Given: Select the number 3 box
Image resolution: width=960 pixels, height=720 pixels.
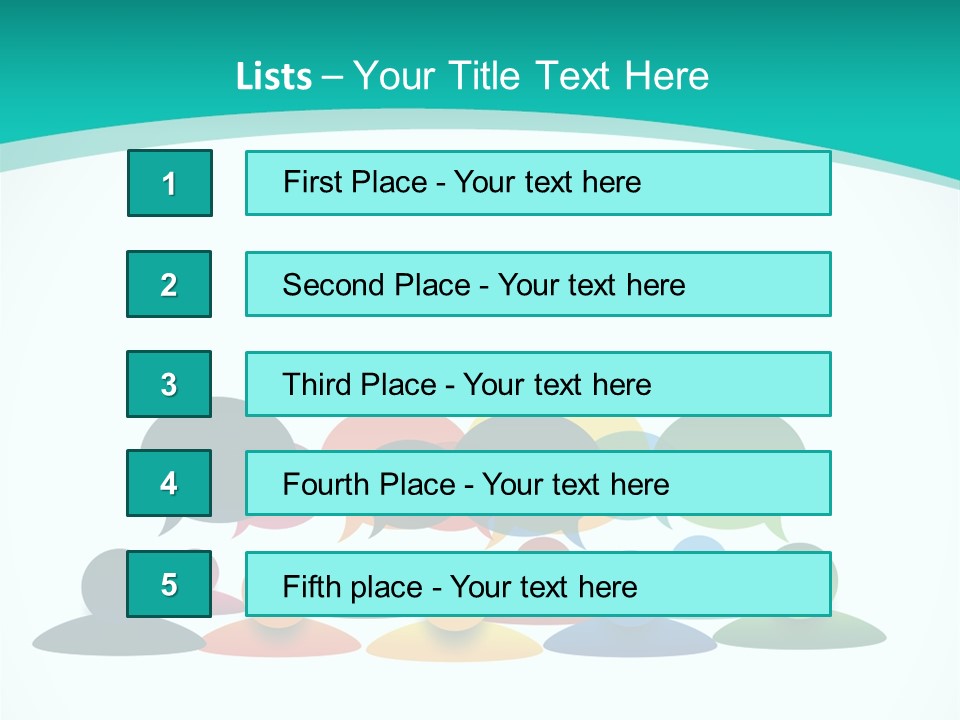Looking at the screenshot, I should pyautogui.click(x=169, y=384).
